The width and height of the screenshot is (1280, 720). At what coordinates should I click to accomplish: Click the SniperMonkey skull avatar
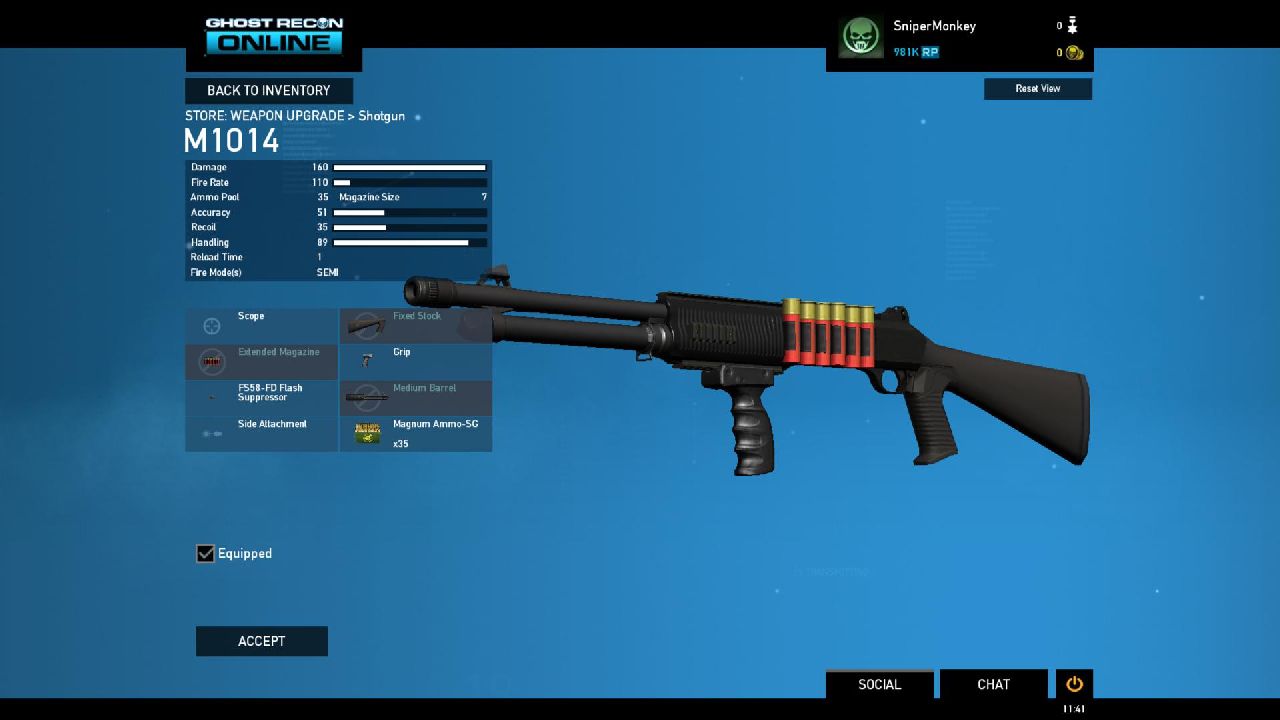(860, 38)
